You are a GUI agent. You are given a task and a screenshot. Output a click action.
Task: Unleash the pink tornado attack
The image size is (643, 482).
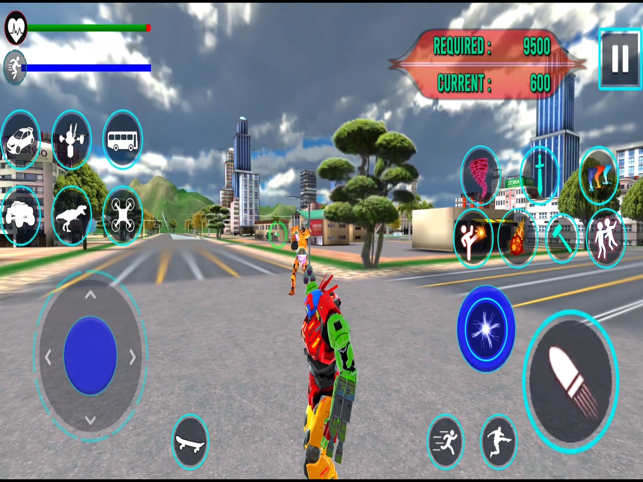pos(479,175)
